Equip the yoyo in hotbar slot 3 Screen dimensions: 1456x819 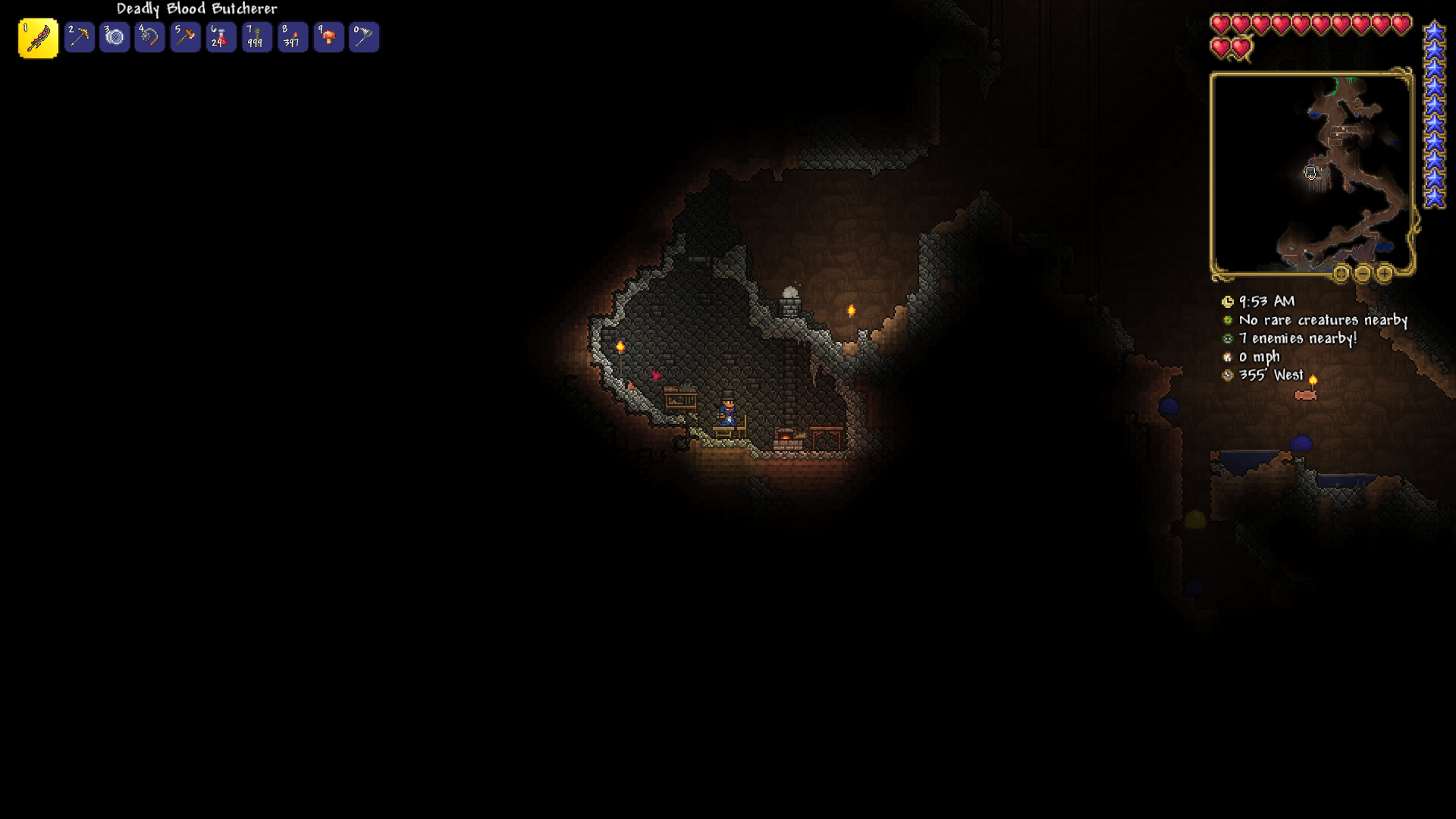point(115,36)
